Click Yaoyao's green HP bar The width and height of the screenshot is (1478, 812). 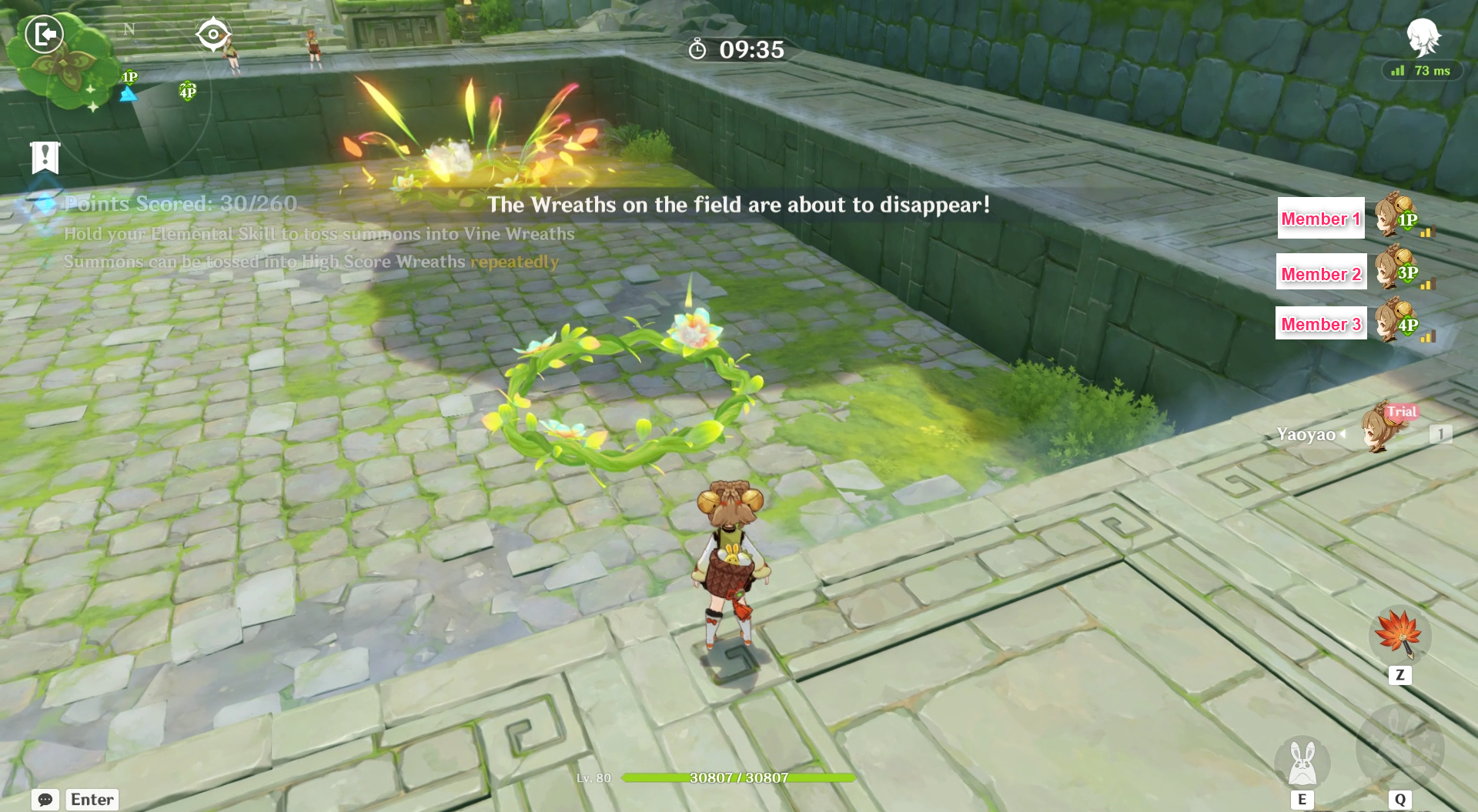point(739,777)
